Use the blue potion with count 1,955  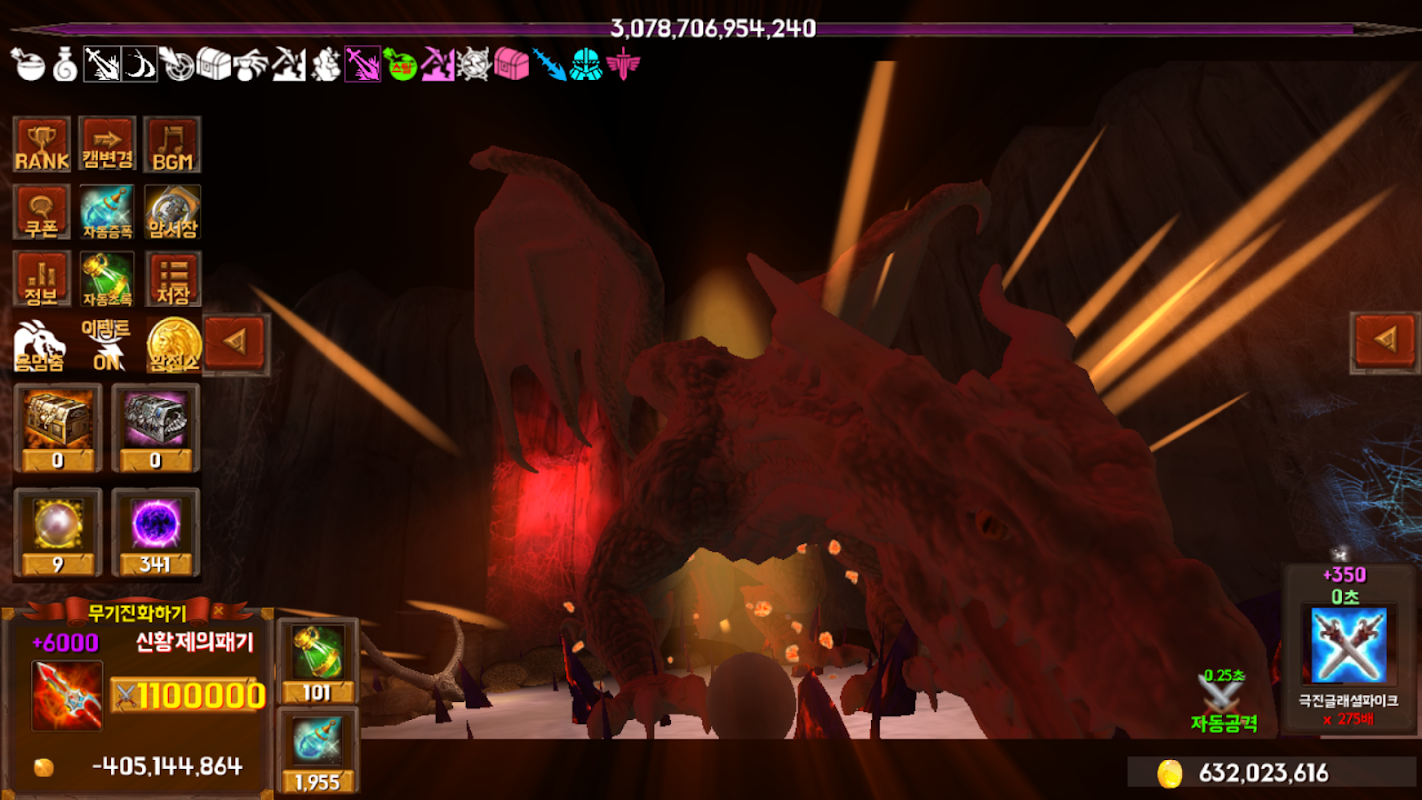[x=317, y=750]
